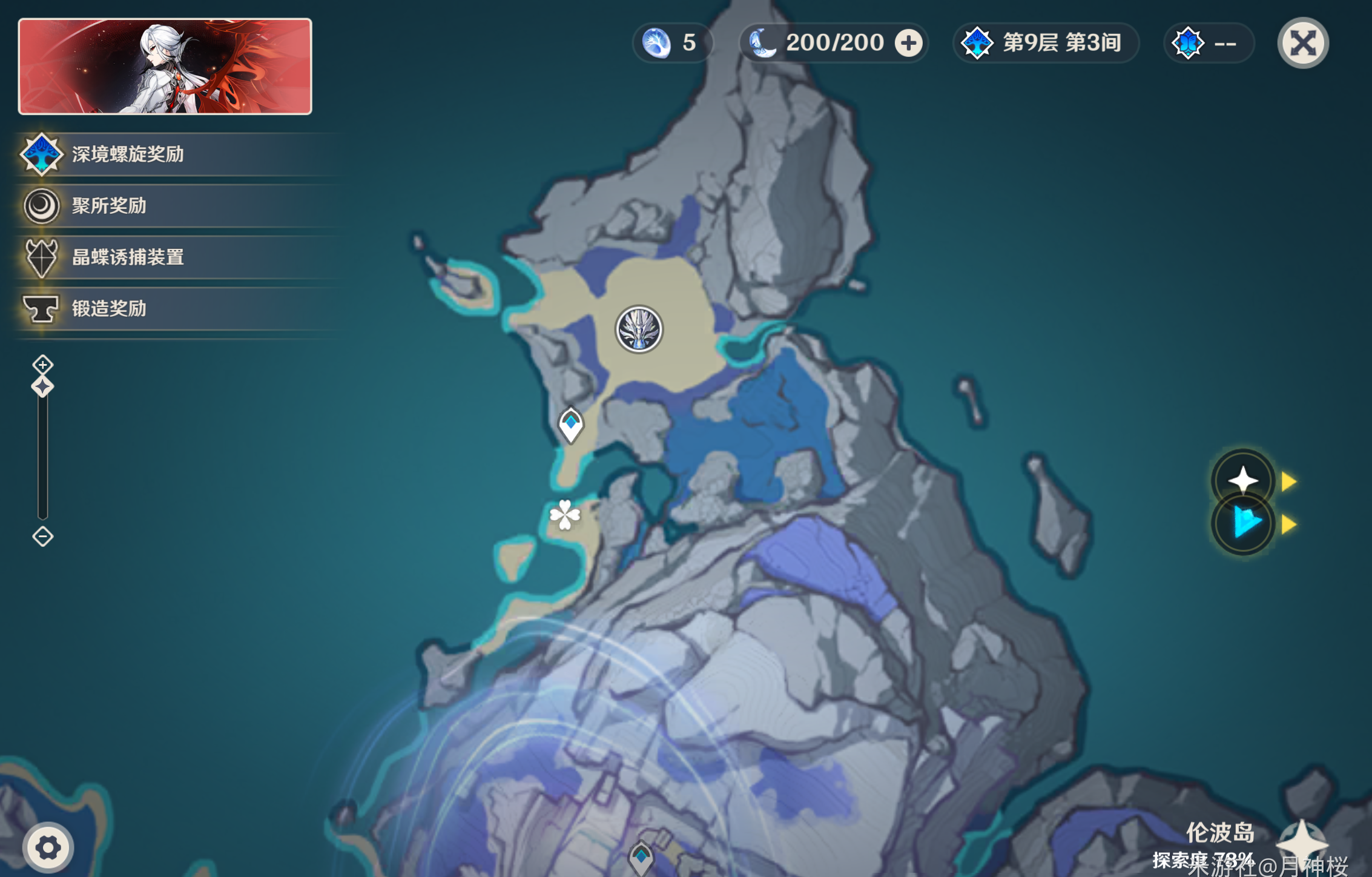Zoom out the map with the minus diamond
Screen dimensions: 1372x877
point(42,537)
